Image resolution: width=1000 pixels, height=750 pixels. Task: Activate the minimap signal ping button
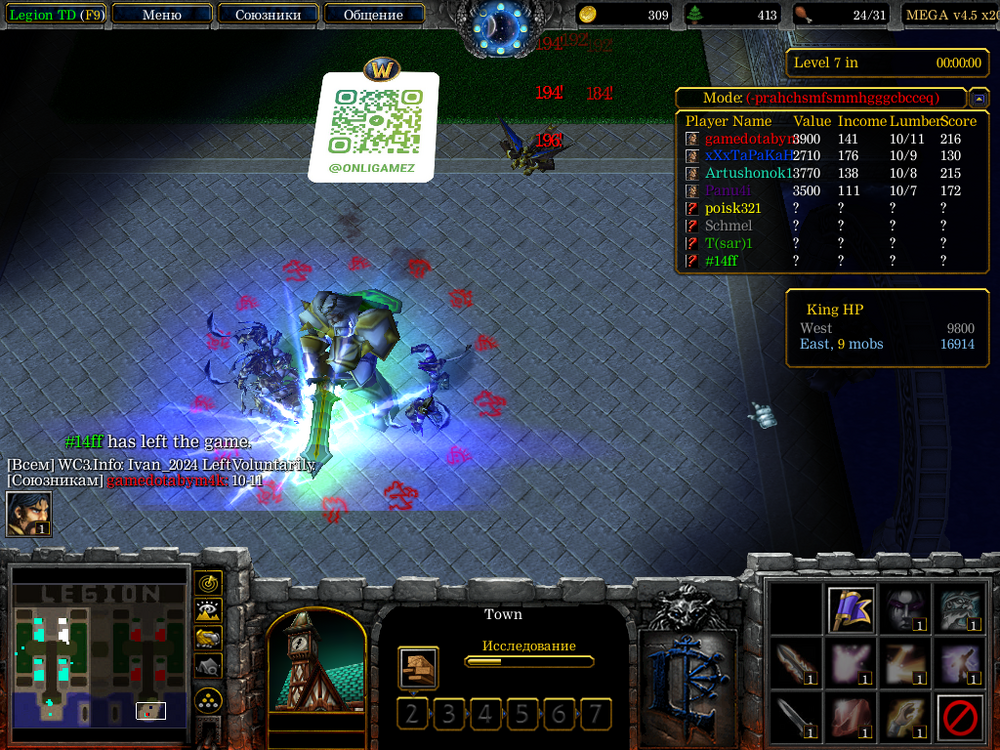click(x=208, y=582)
